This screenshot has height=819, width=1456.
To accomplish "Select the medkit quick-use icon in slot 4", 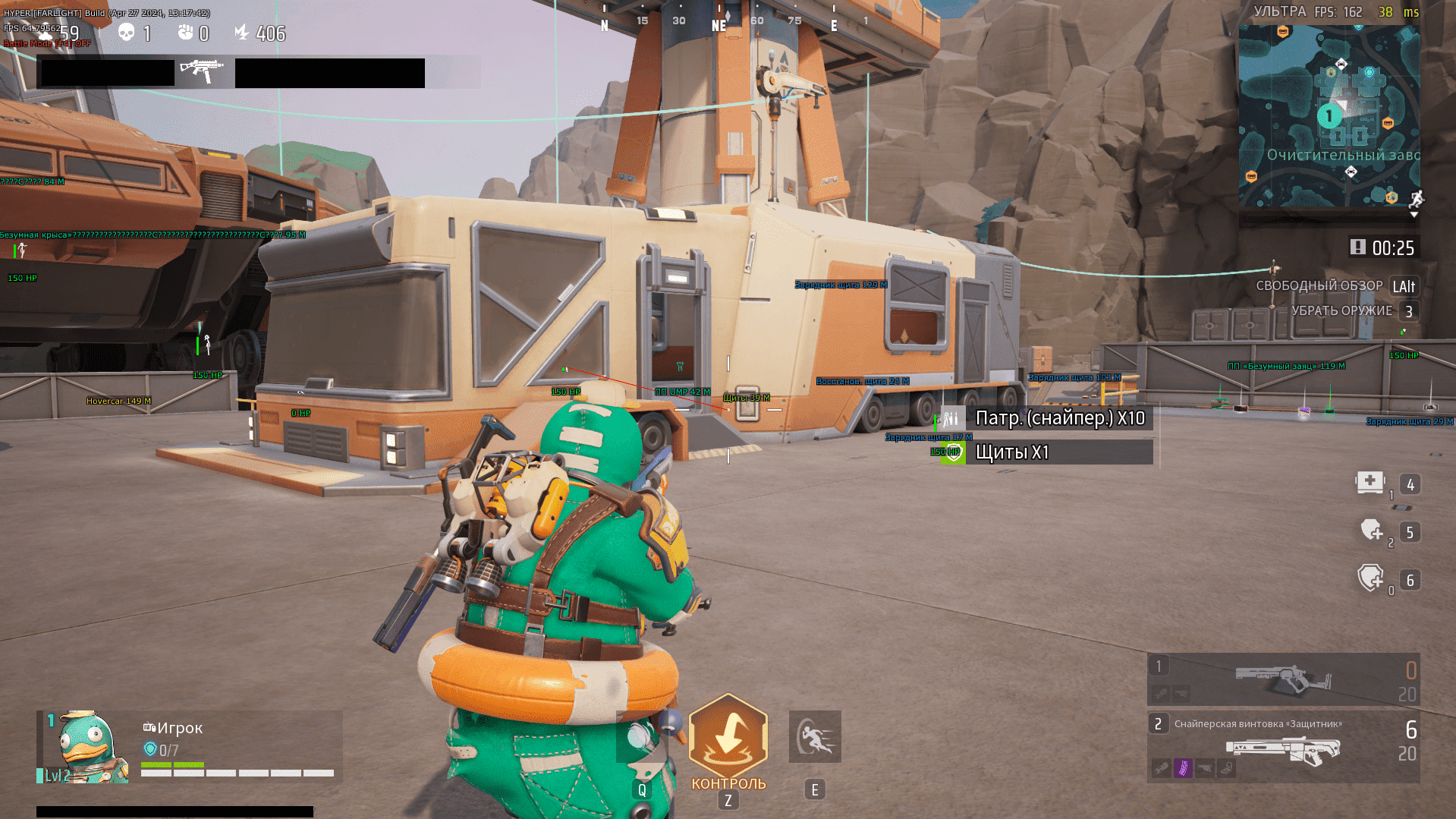I will coord(1370,484).
